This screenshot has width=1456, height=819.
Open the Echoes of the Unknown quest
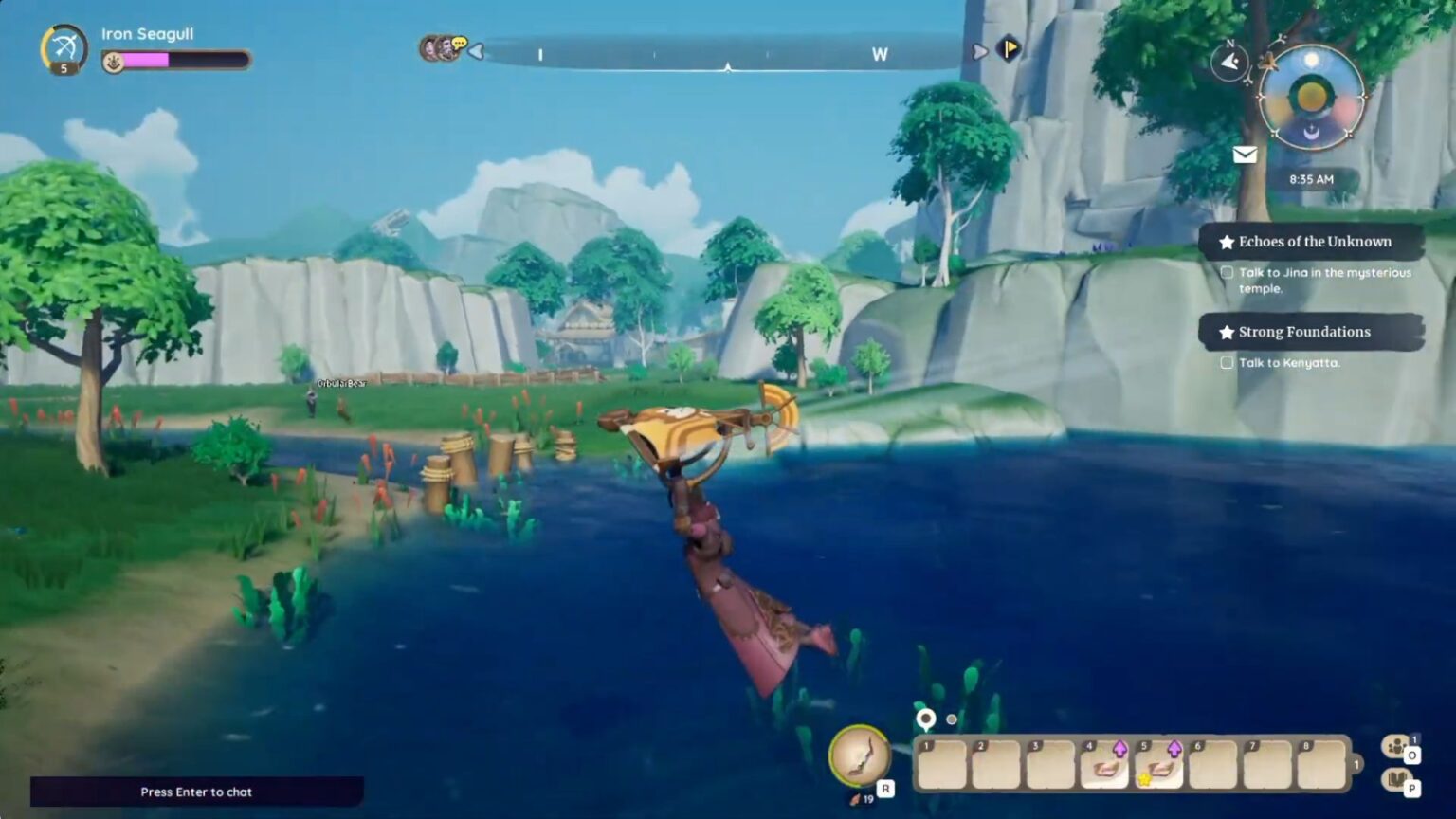point(1313,242)
